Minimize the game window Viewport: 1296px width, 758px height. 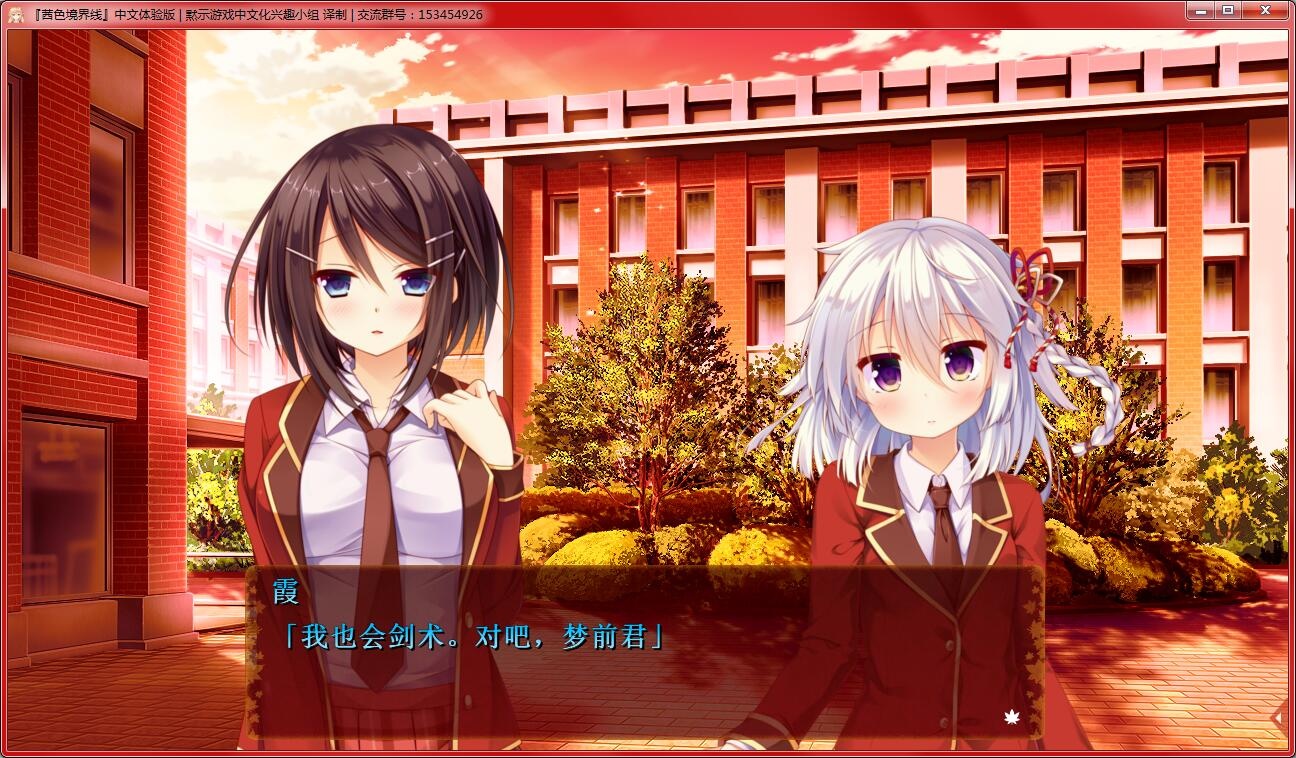(1200, 10)
